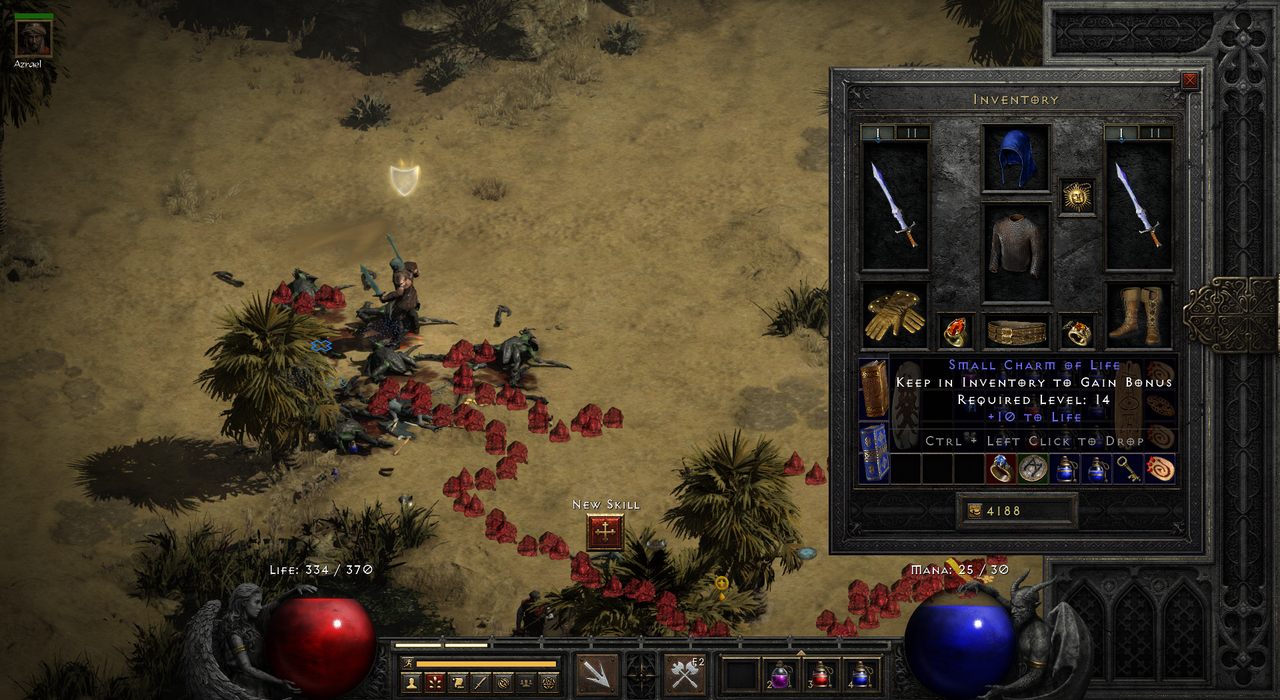The height and width of the screenshot is (700, 1280).
Task: Select the chain mail body armor
Action: tap(1016, 251)
